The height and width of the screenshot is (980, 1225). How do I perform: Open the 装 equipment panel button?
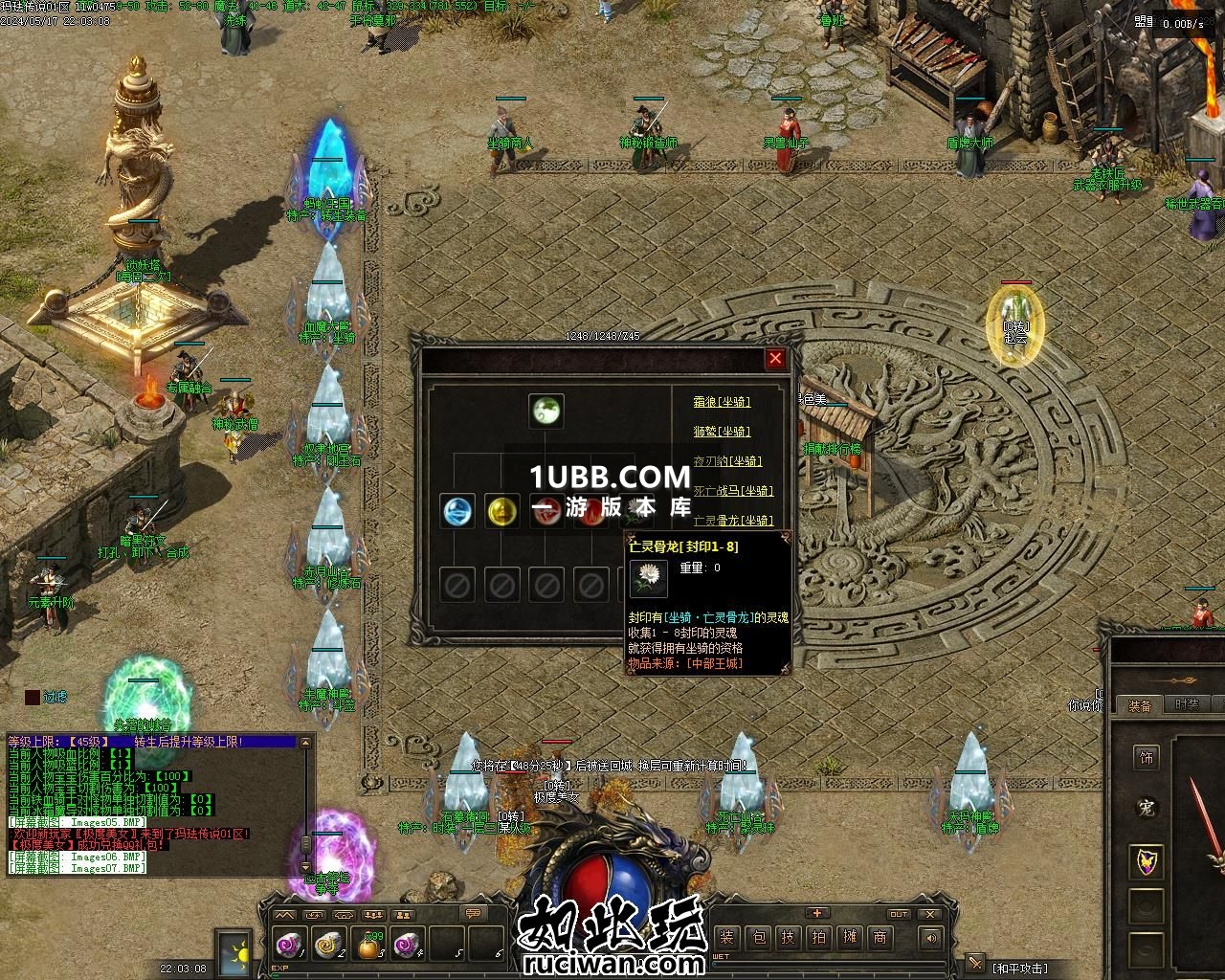pos(726,937)
